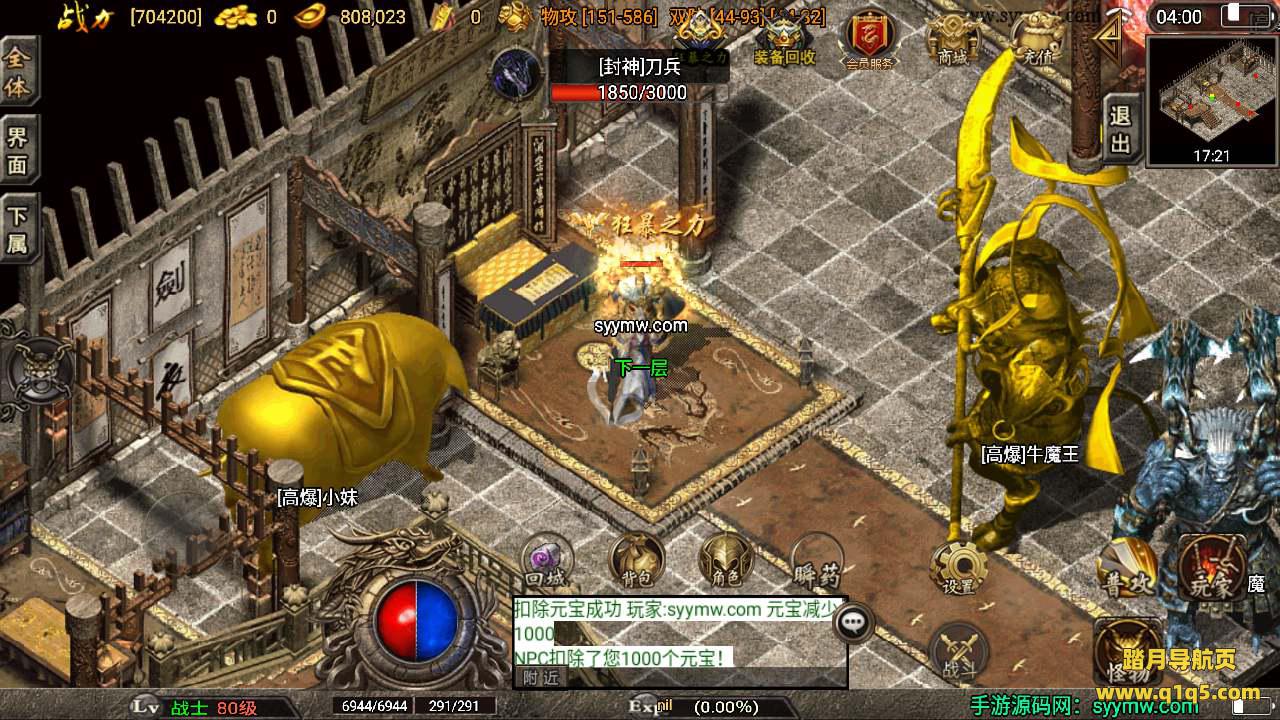Select the 下属 tab
This screenshot has width=1280, height=720.
[18, 231]
